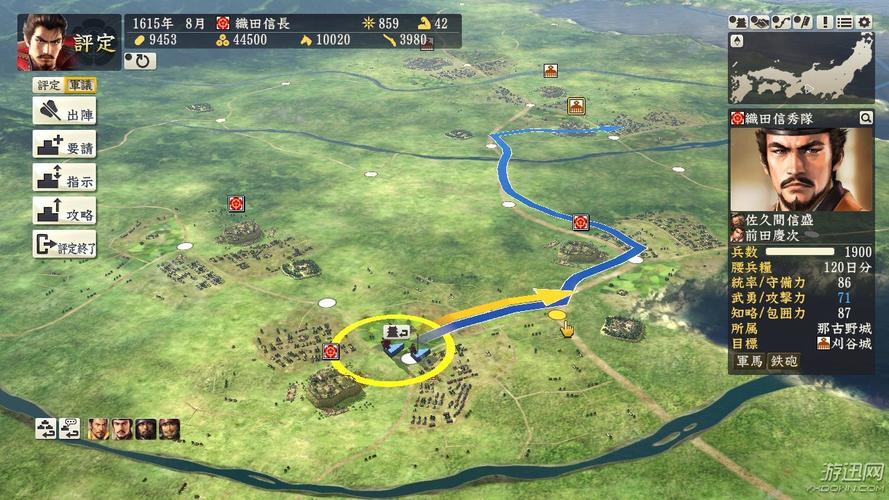Screen dimensions: 889x500
Task: Click Oda Nobunaga's portrait
Action: [x=43, y=42]
